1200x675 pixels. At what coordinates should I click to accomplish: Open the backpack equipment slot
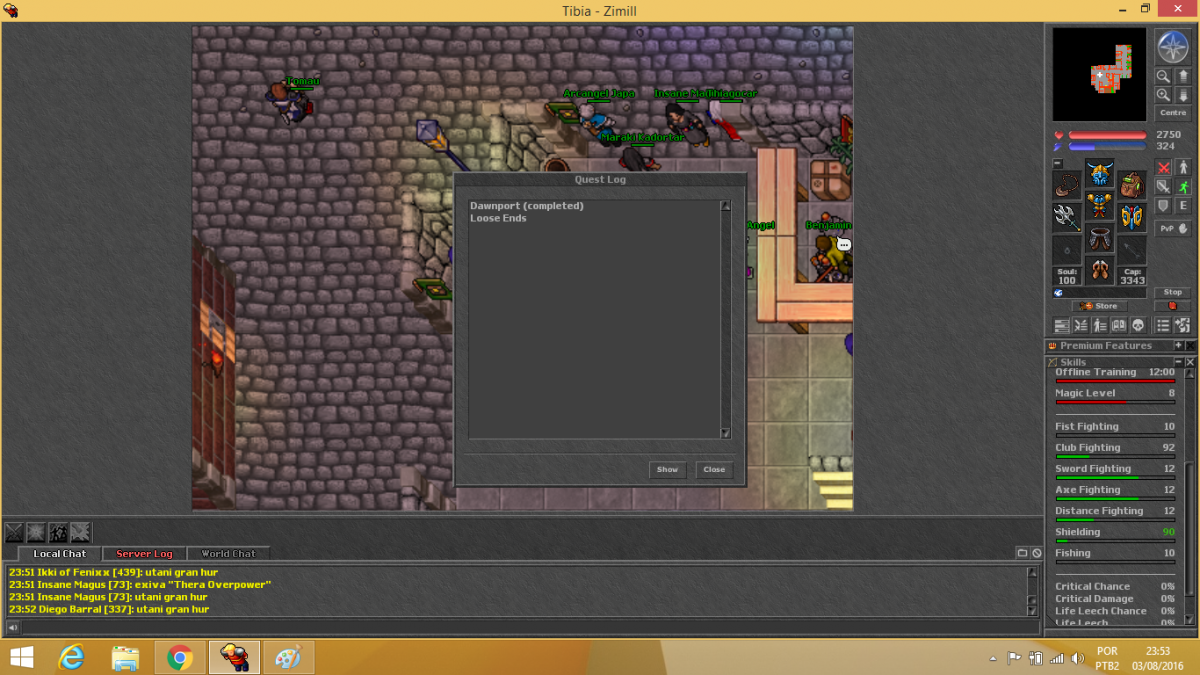1132,185
